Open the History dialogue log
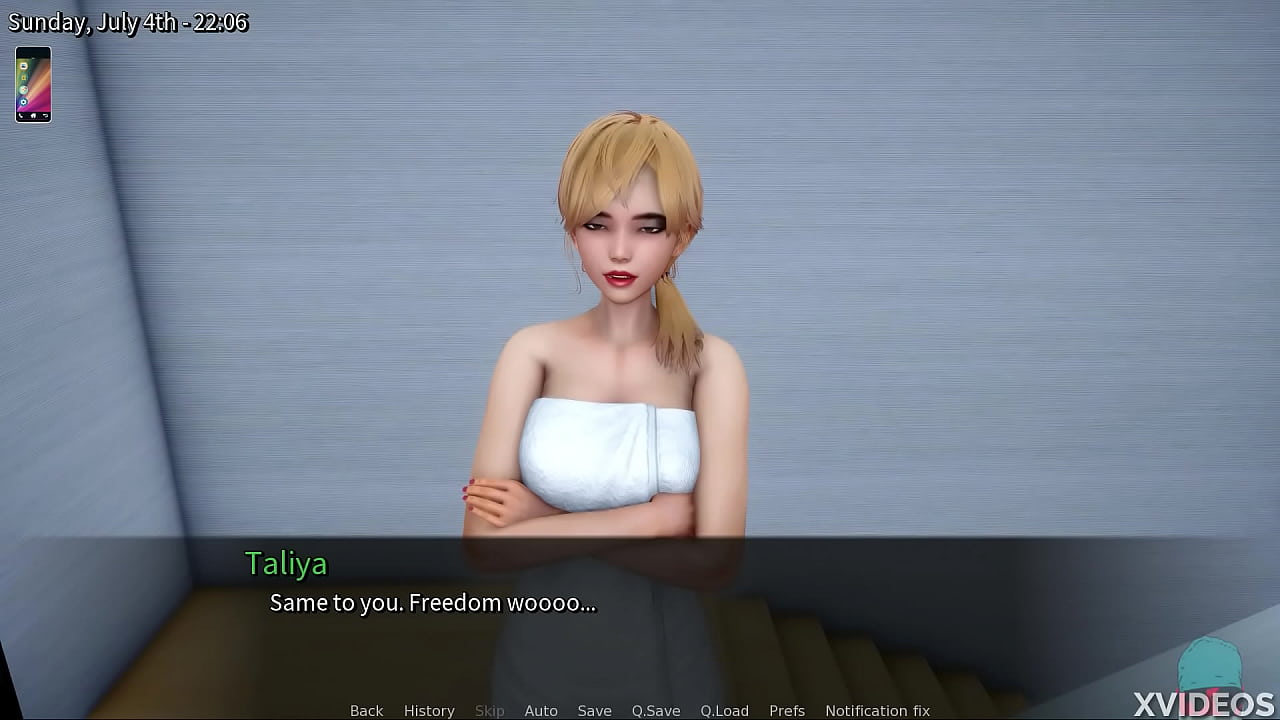 429,710
